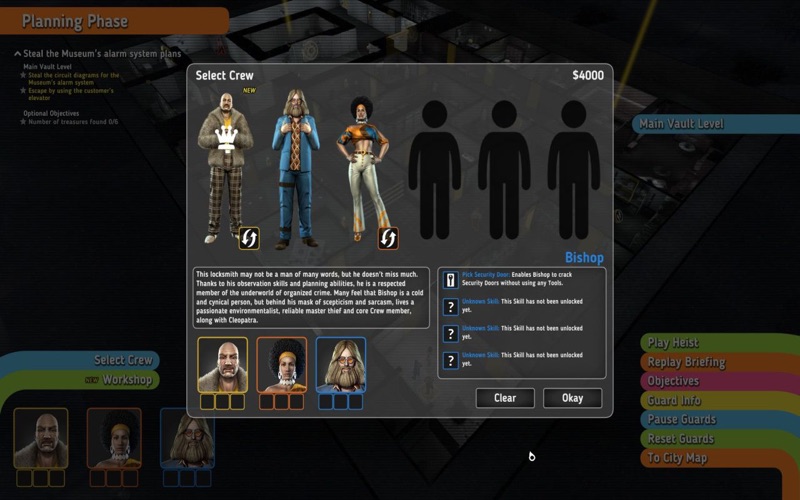The width and height of the screenshot is (800, 500).
Task: Collapse the Steal the Museum's alarm plans objective
Action: (18, 53)
